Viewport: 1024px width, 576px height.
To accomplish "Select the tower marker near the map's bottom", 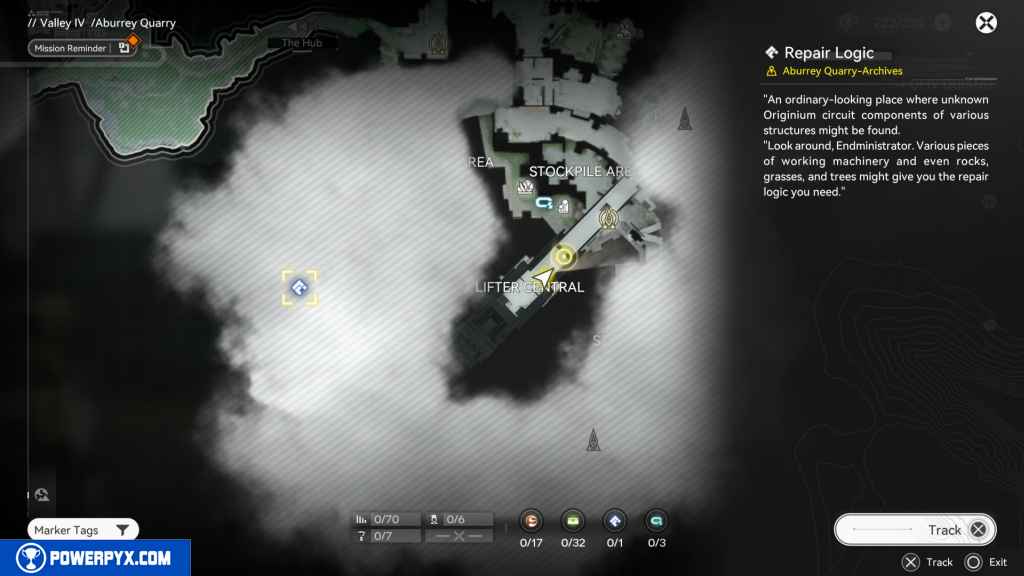I will [x=593, y=440].
